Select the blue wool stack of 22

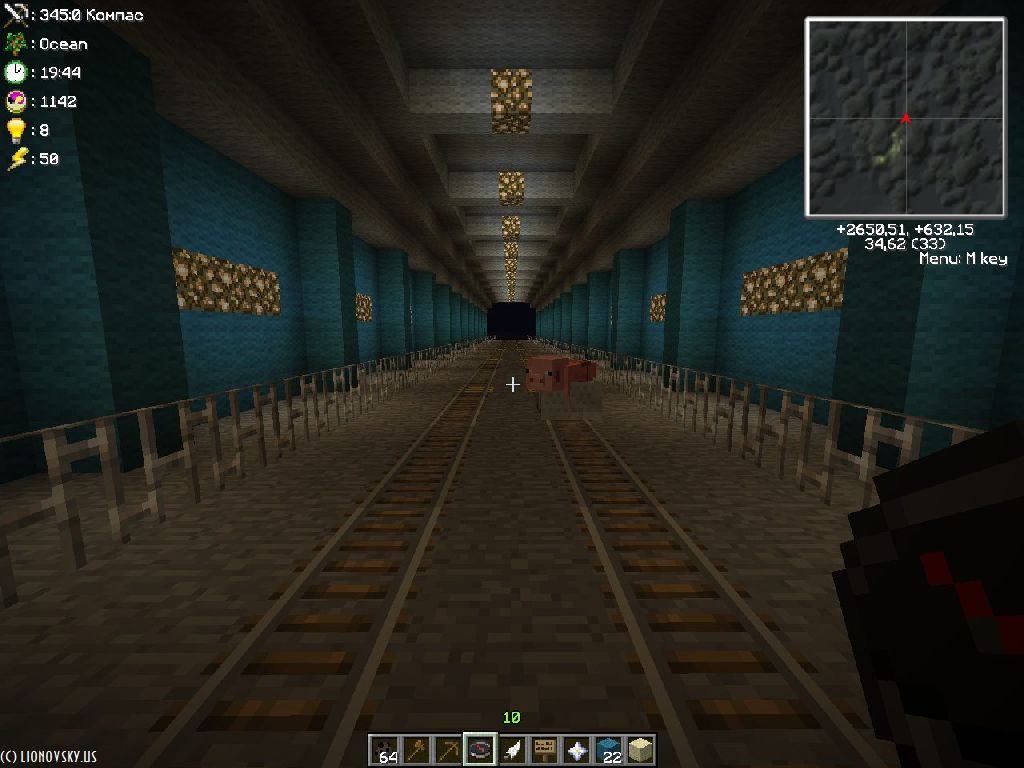pos(608,749)
